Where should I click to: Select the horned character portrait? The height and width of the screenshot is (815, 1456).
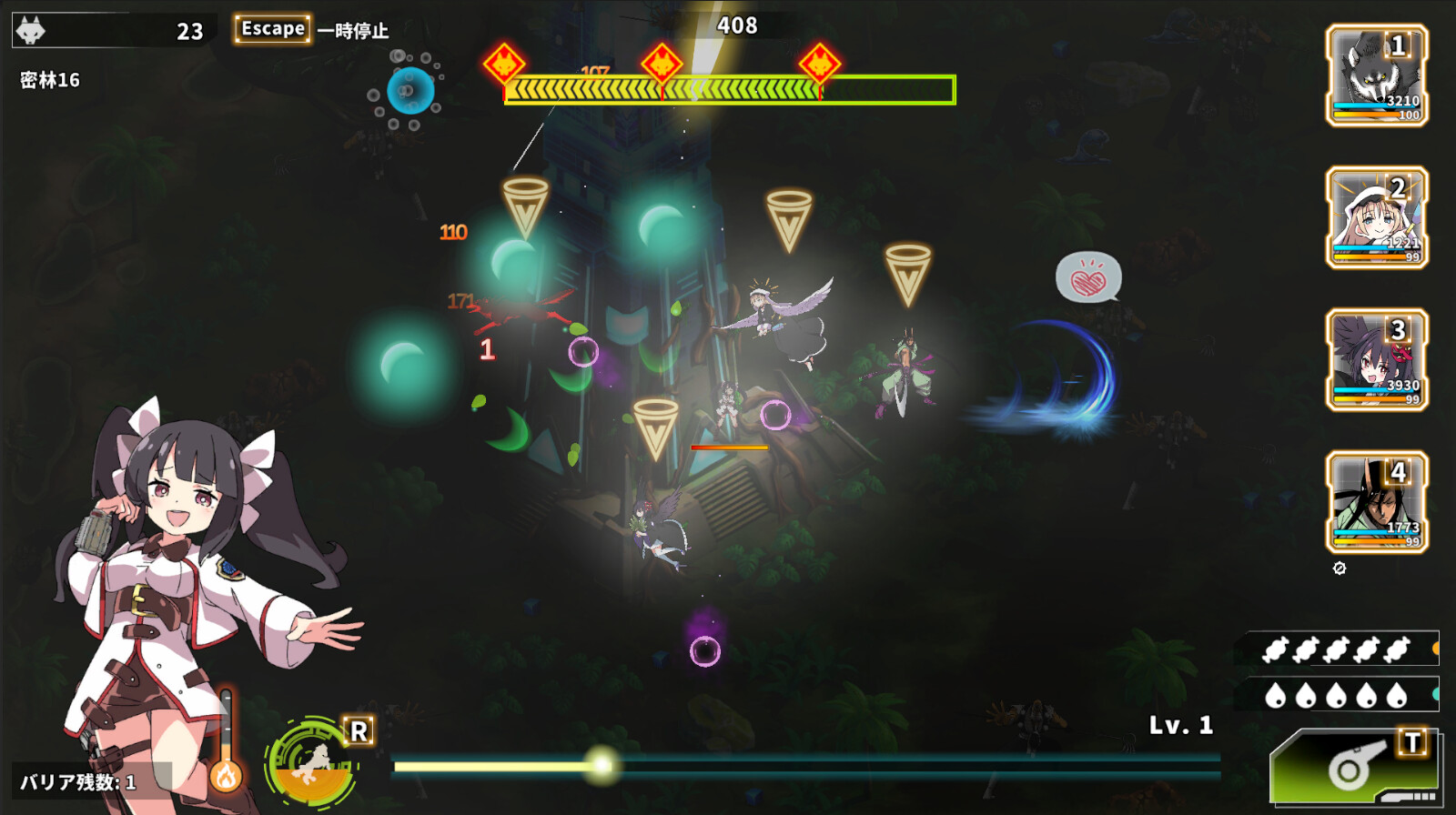[x=1376, y=502]
